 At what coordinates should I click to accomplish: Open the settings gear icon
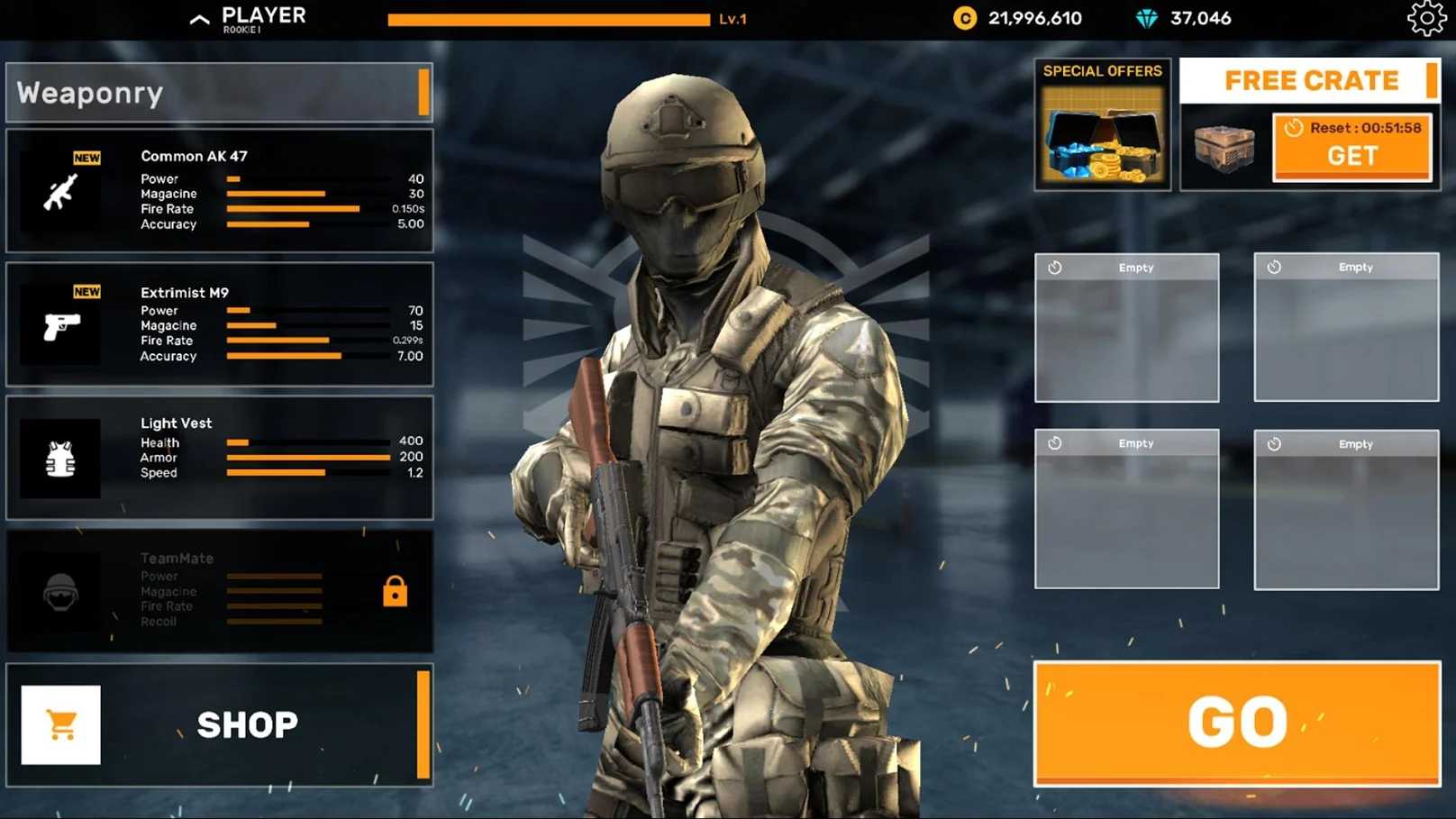click(1426, 18)
